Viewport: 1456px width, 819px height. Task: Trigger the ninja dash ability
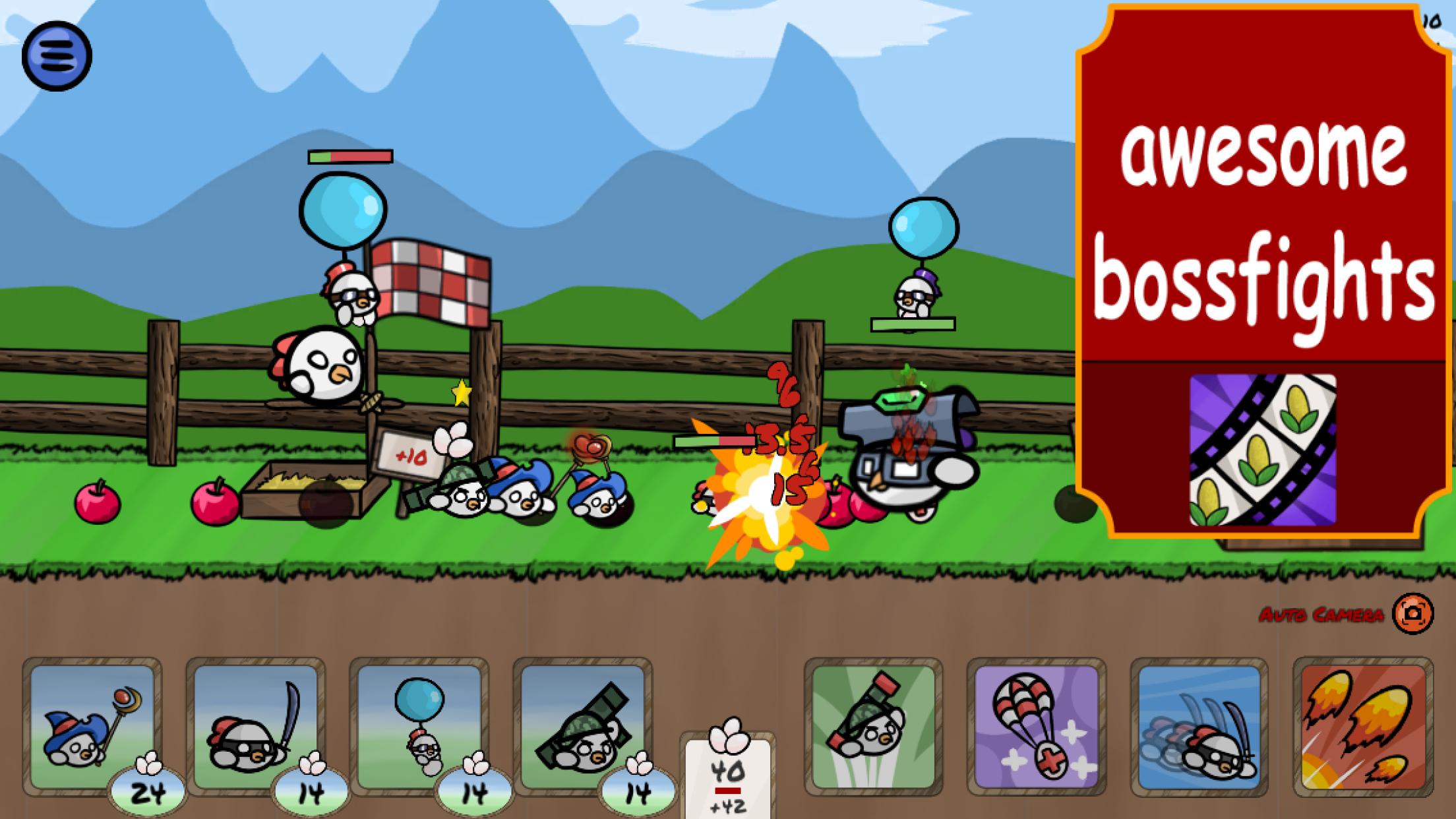[x=1199, y=727]
